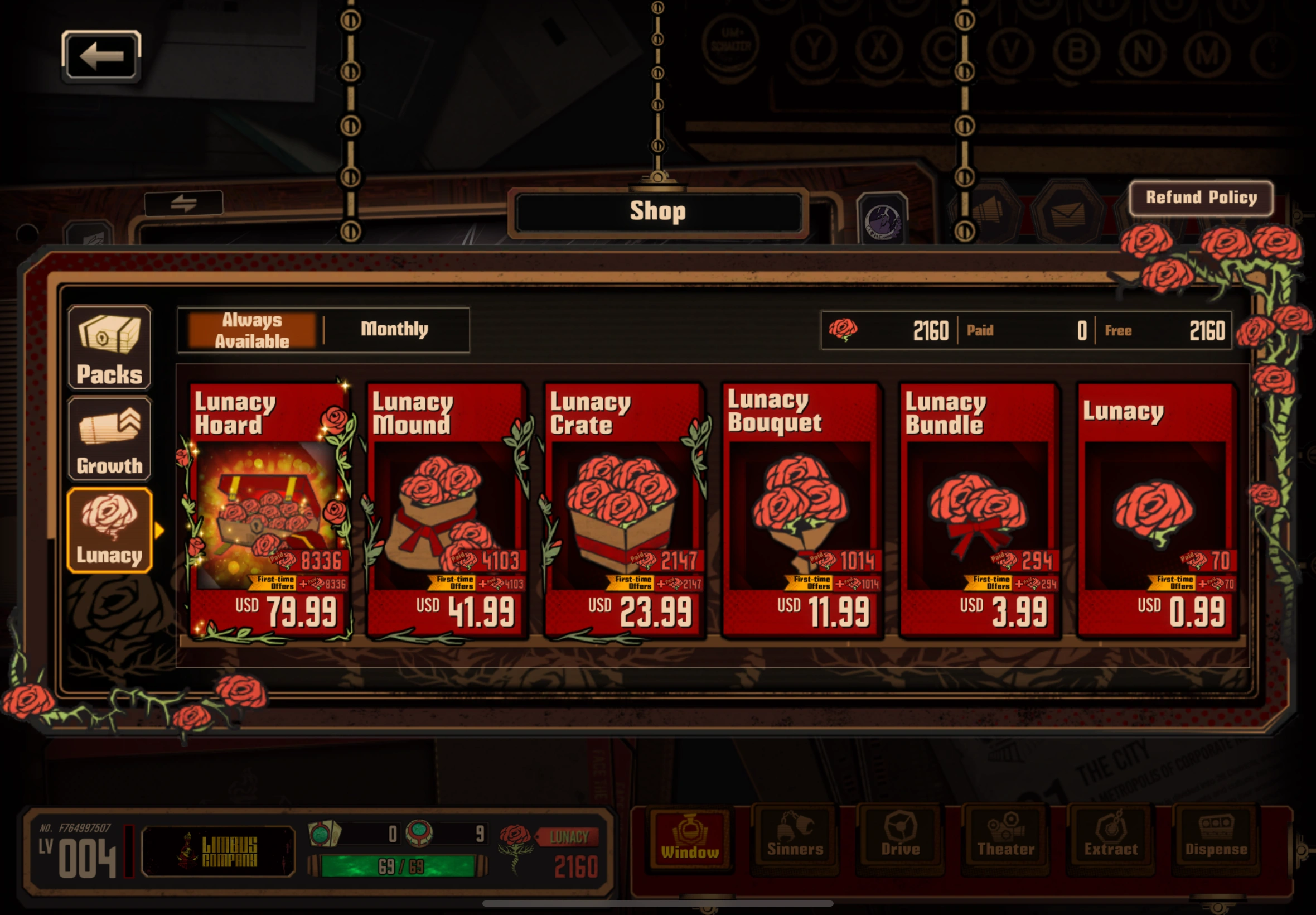This screenshot has height=915, width=1316.
Task: Pick the Lunacy Bundle for USD 3.99
Action: (x=980, y=511)
